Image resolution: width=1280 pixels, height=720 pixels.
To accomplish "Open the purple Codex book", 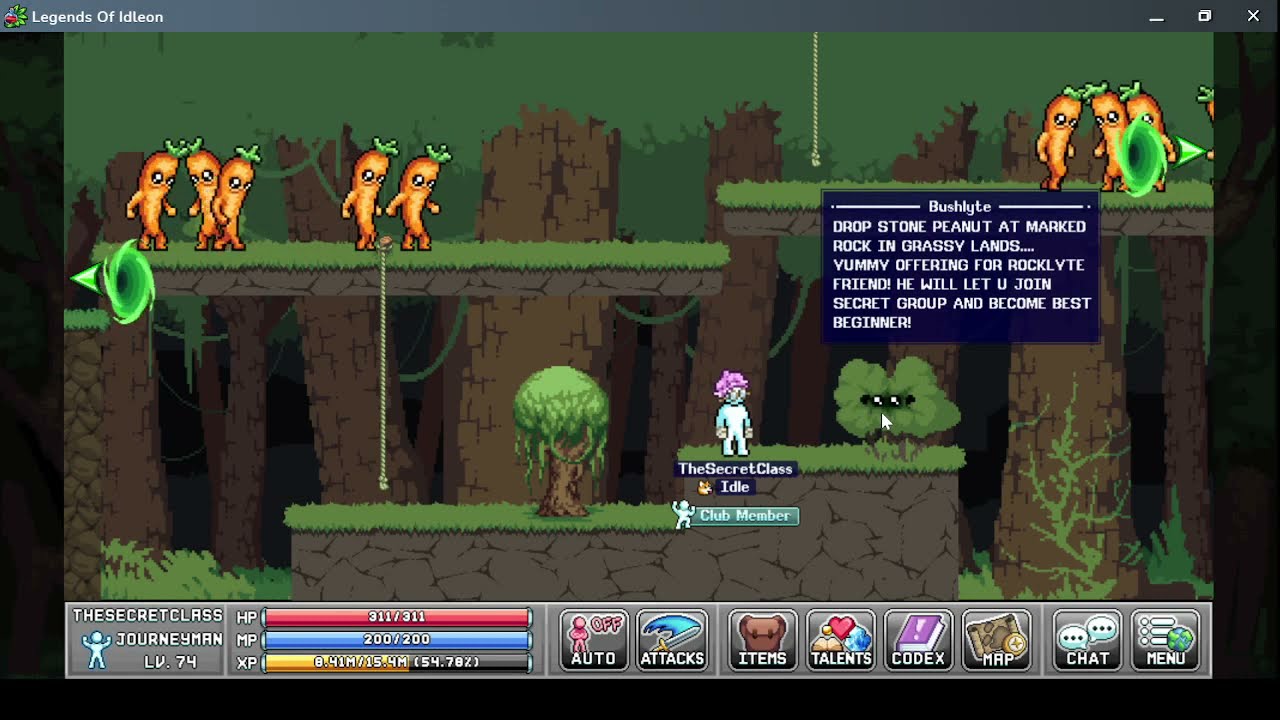I will point(918,640).
